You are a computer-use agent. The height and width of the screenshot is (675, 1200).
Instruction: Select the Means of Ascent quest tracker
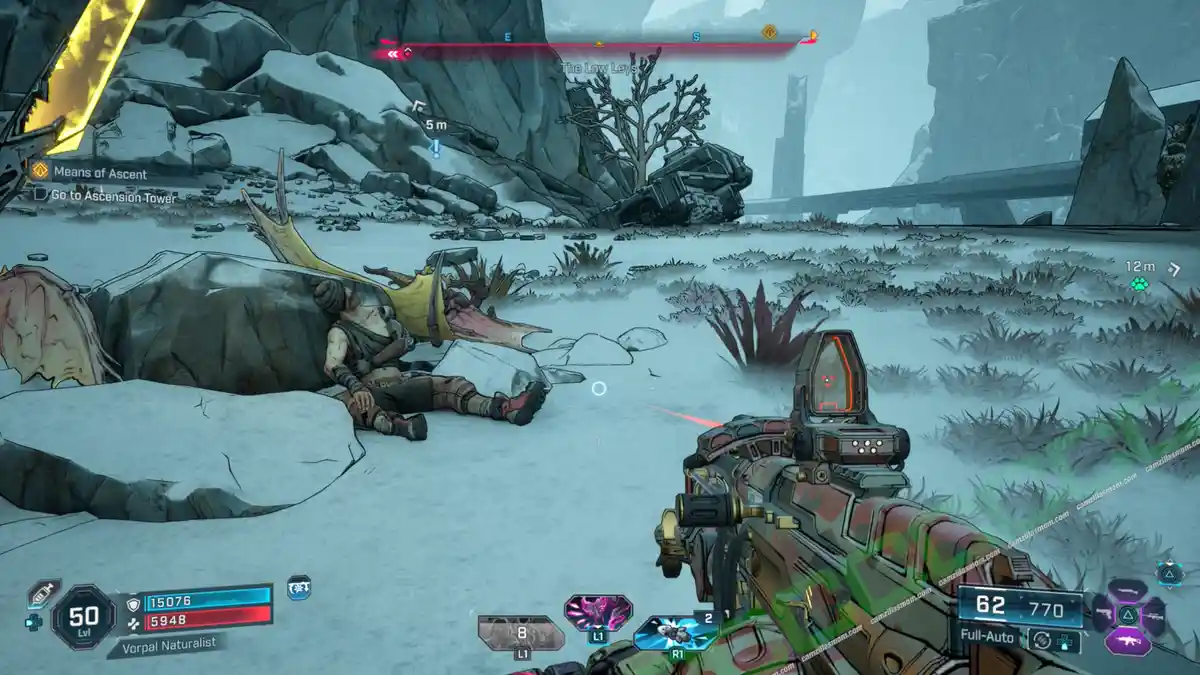point(99,173)
